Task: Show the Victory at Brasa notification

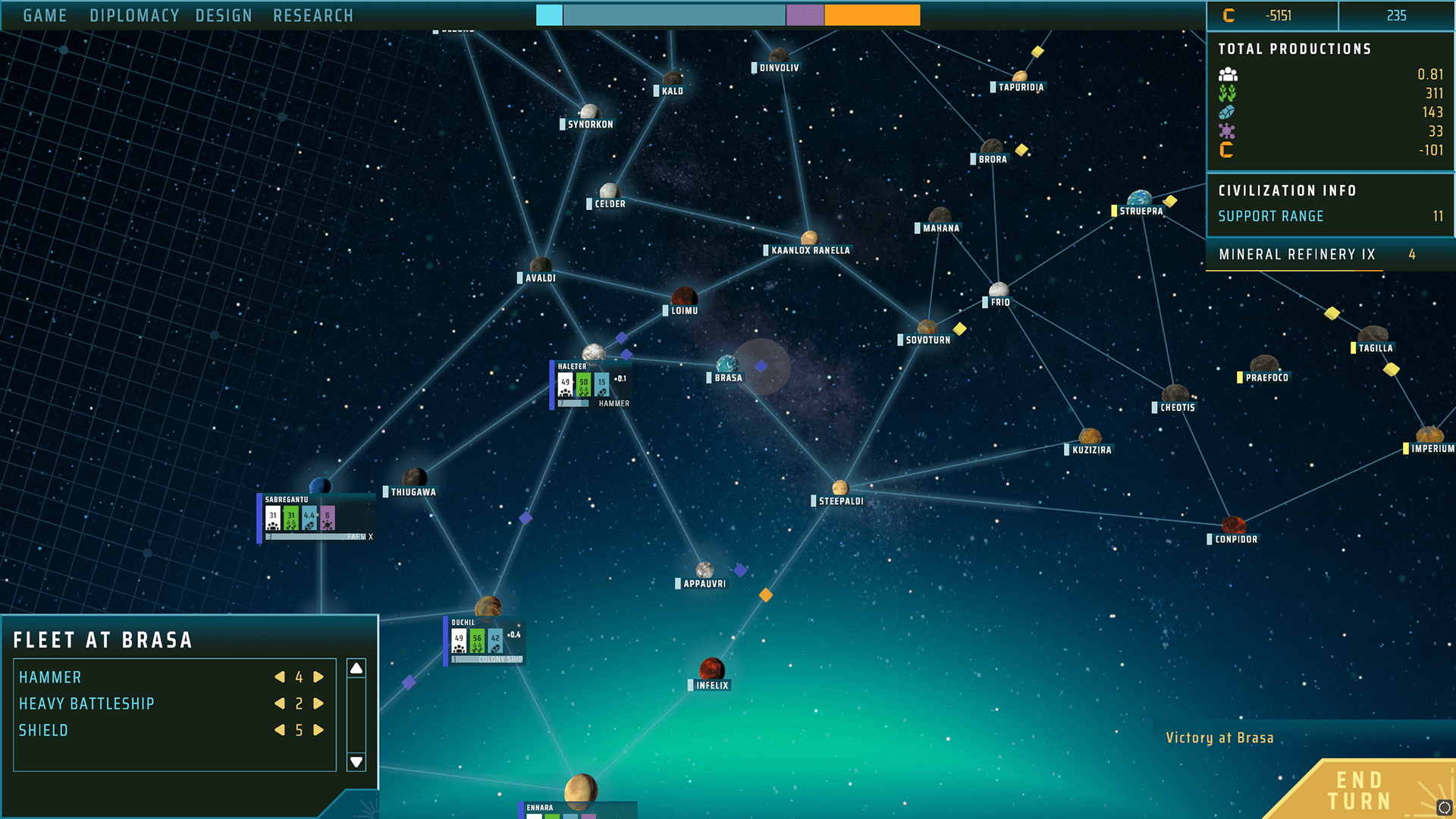Action: pos(1219,738)
